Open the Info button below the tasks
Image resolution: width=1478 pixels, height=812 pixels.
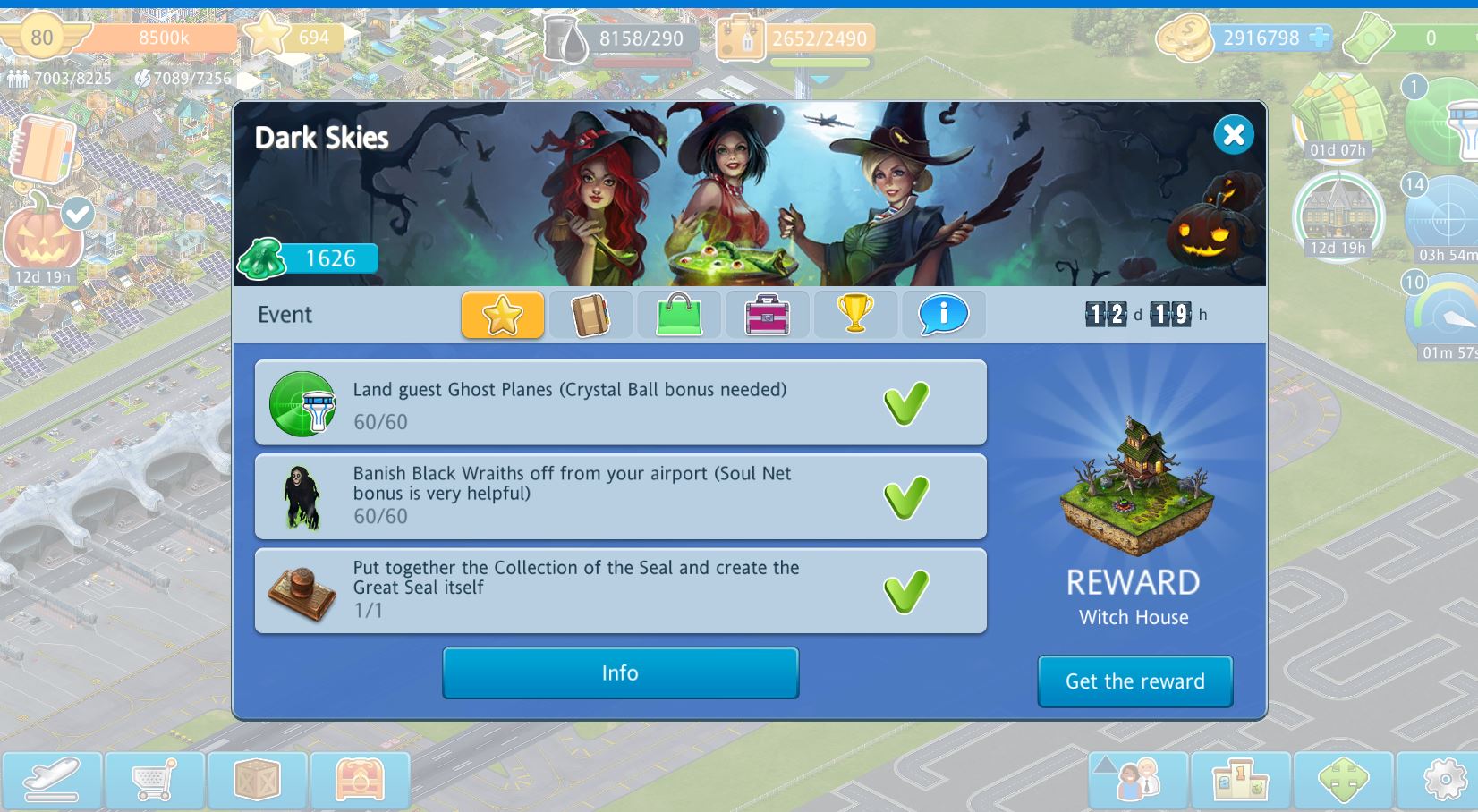(620, 673)
